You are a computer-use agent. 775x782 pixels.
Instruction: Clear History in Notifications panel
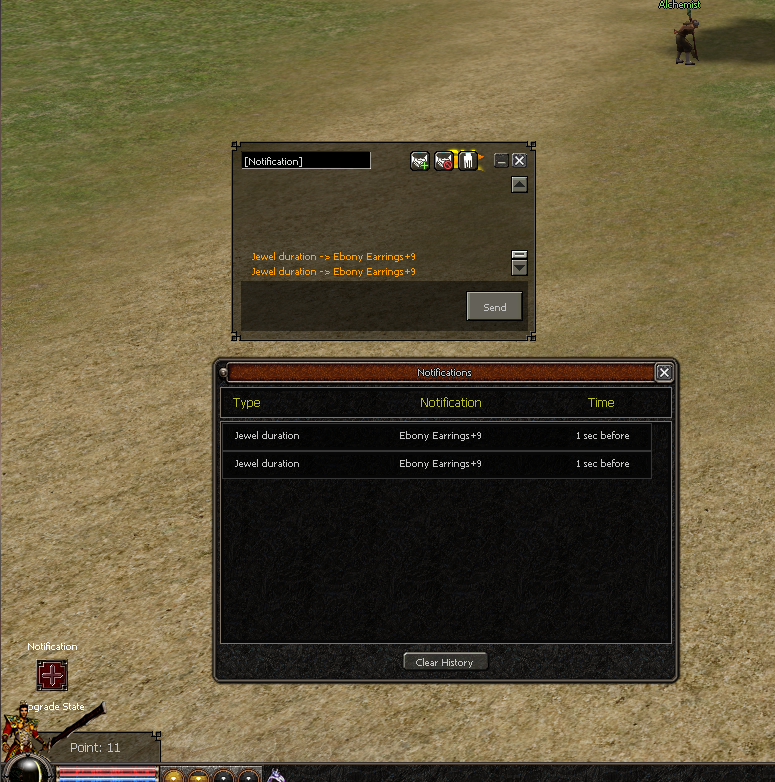coord(445,662)
